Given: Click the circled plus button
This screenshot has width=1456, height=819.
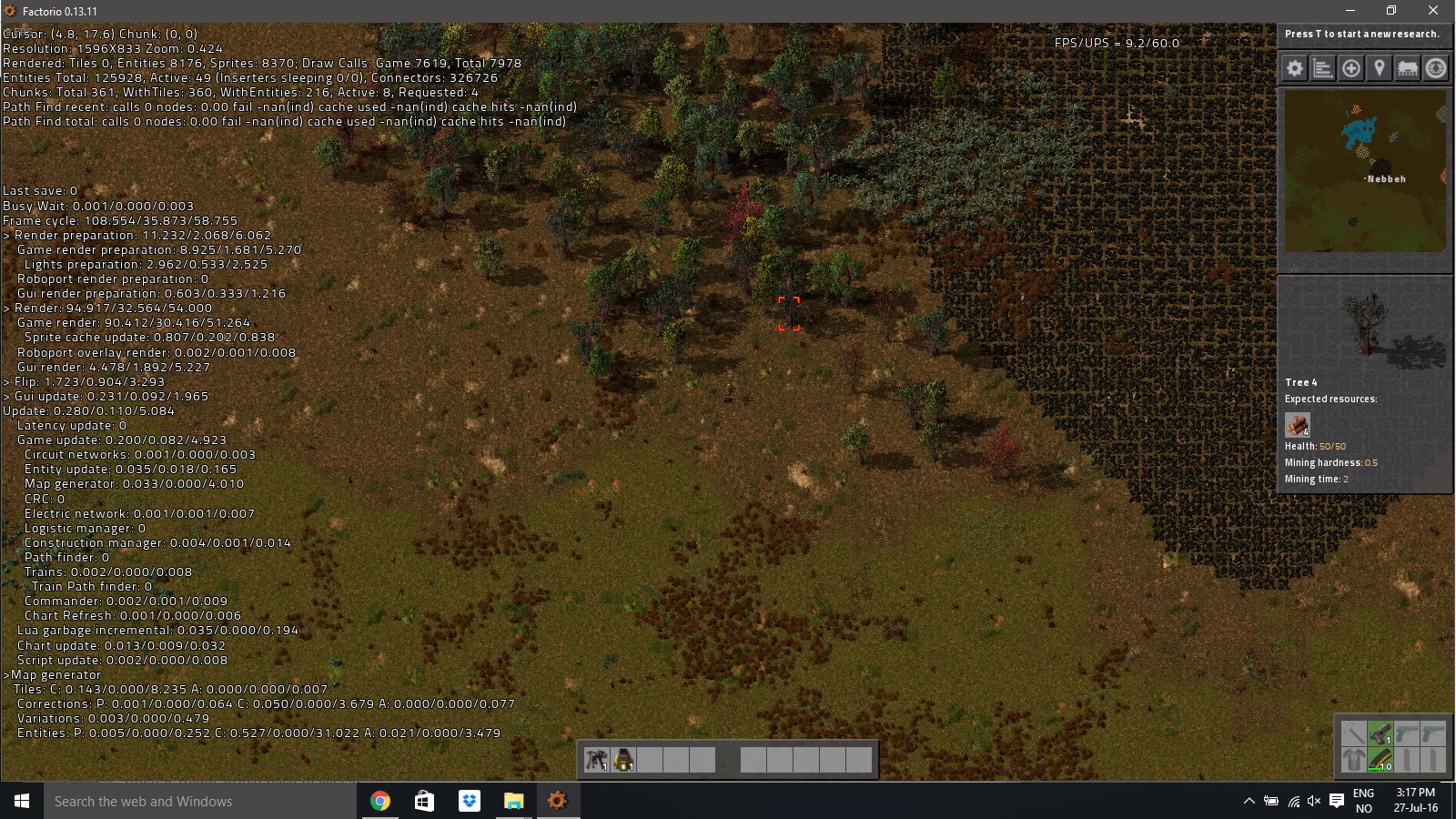Looking at the screenshot, I should pyautogui.click(x=1351, y=68).
